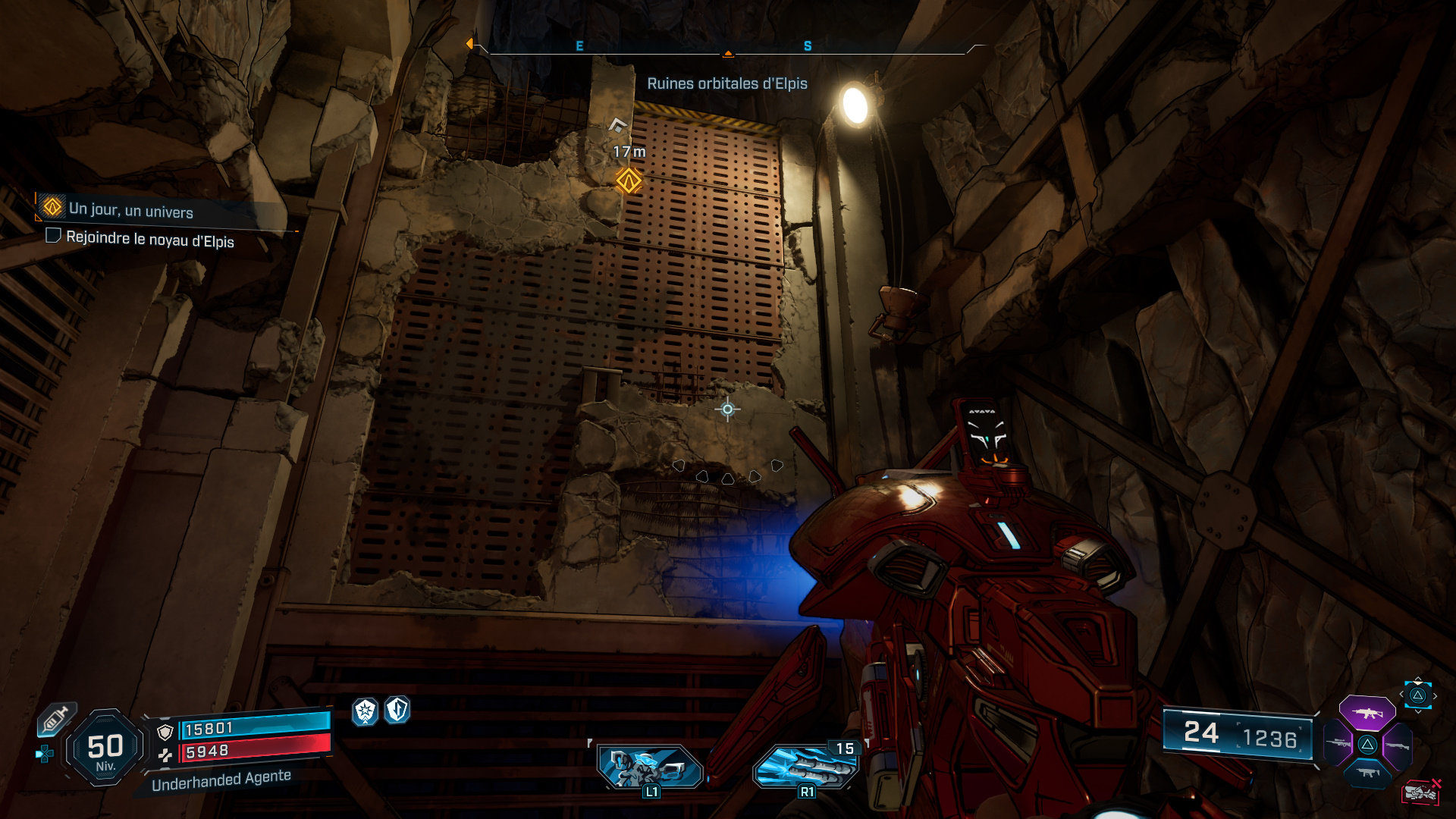The width and height of the screenshot is (1456, 819).
Task: Click the right chevron beside the equipped weapon card
Action: (1435, 695)
